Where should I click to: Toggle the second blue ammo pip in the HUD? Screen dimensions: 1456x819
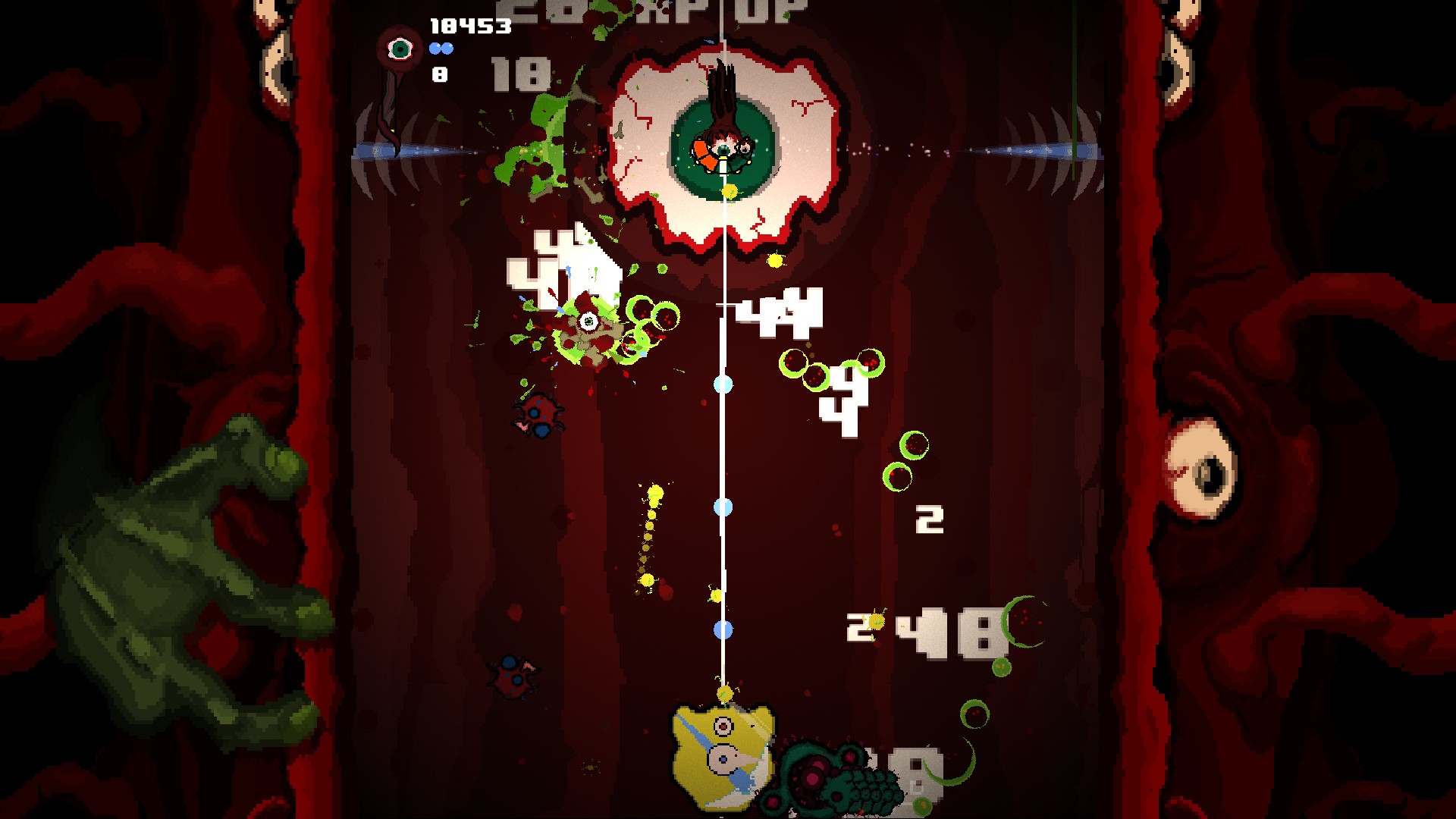pos(446,47)
